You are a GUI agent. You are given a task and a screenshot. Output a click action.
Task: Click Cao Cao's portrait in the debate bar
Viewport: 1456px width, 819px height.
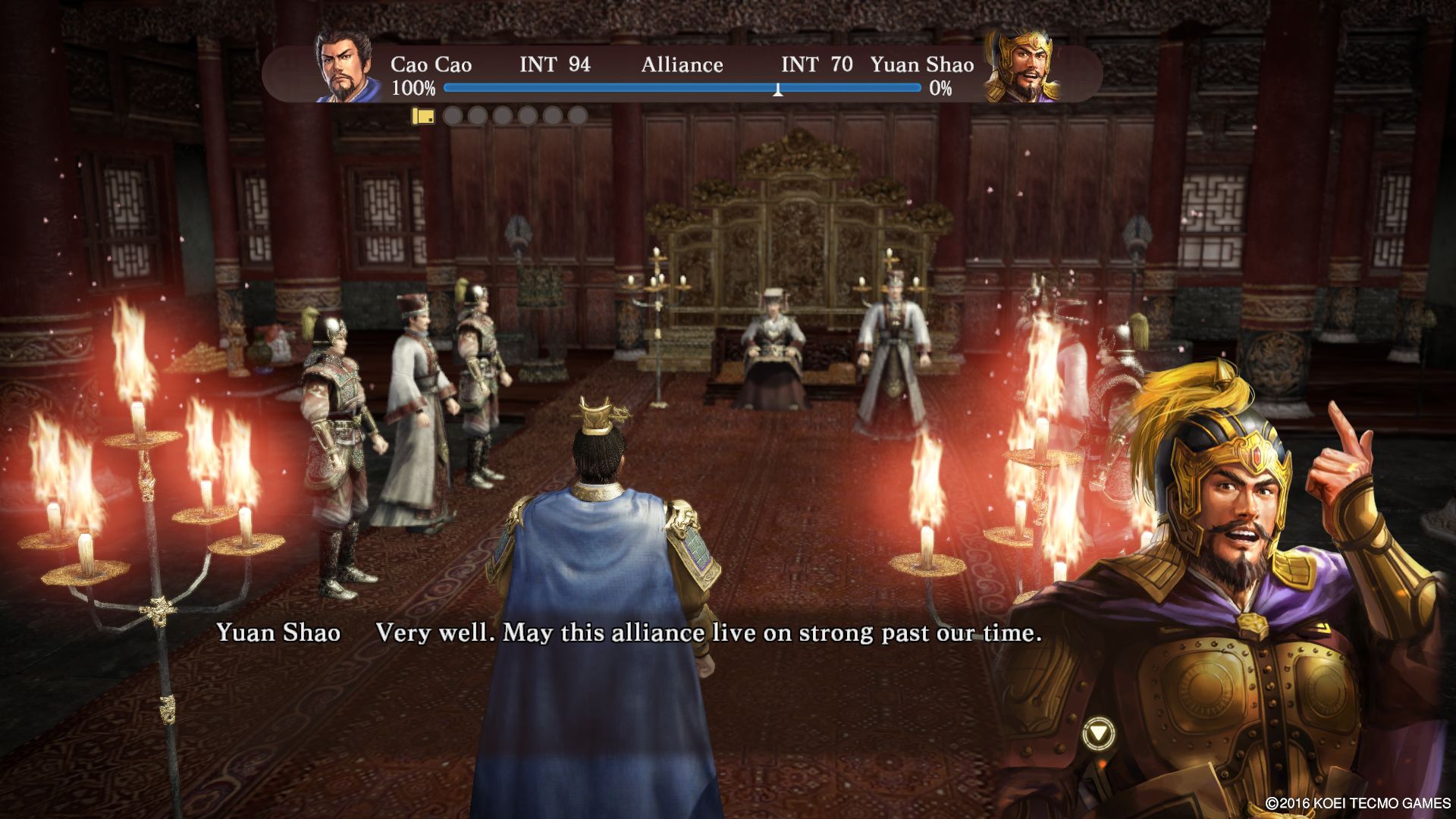click(x=348, y=67)
